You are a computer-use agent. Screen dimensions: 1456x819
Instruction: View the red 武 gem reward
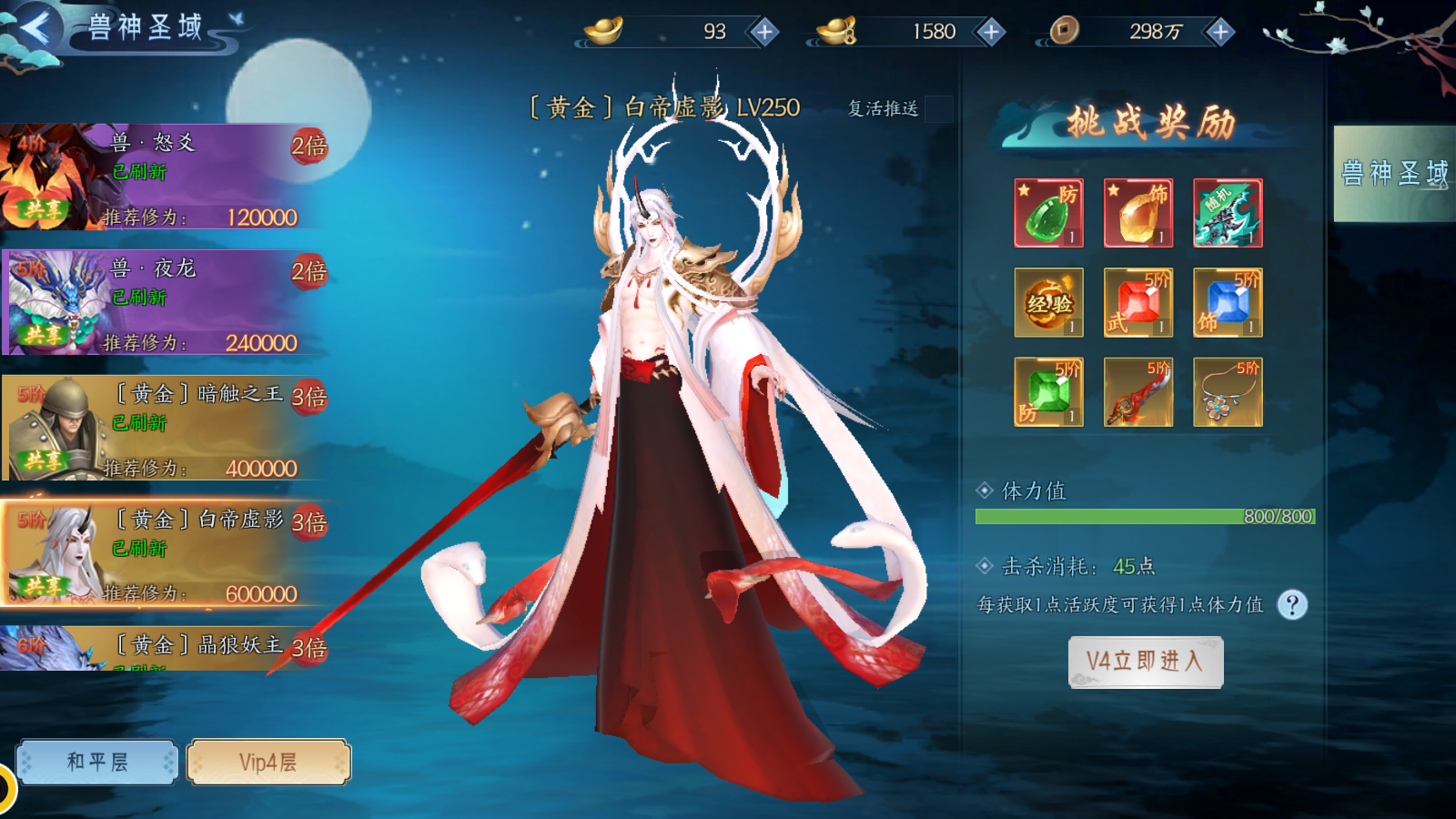[x=1137, y=303]
